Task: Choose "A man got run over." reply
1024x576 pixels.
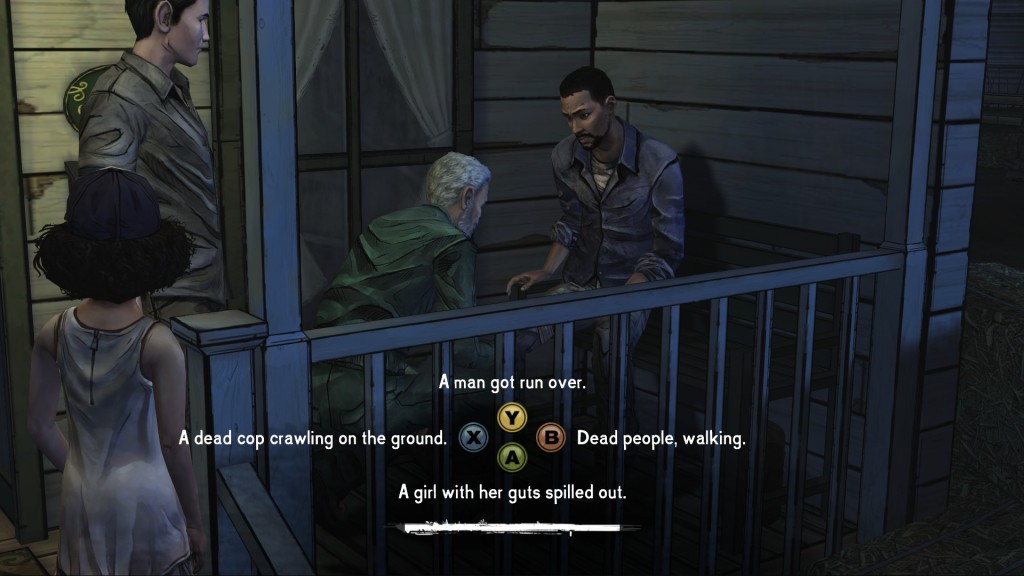Action: pos(512,384)
